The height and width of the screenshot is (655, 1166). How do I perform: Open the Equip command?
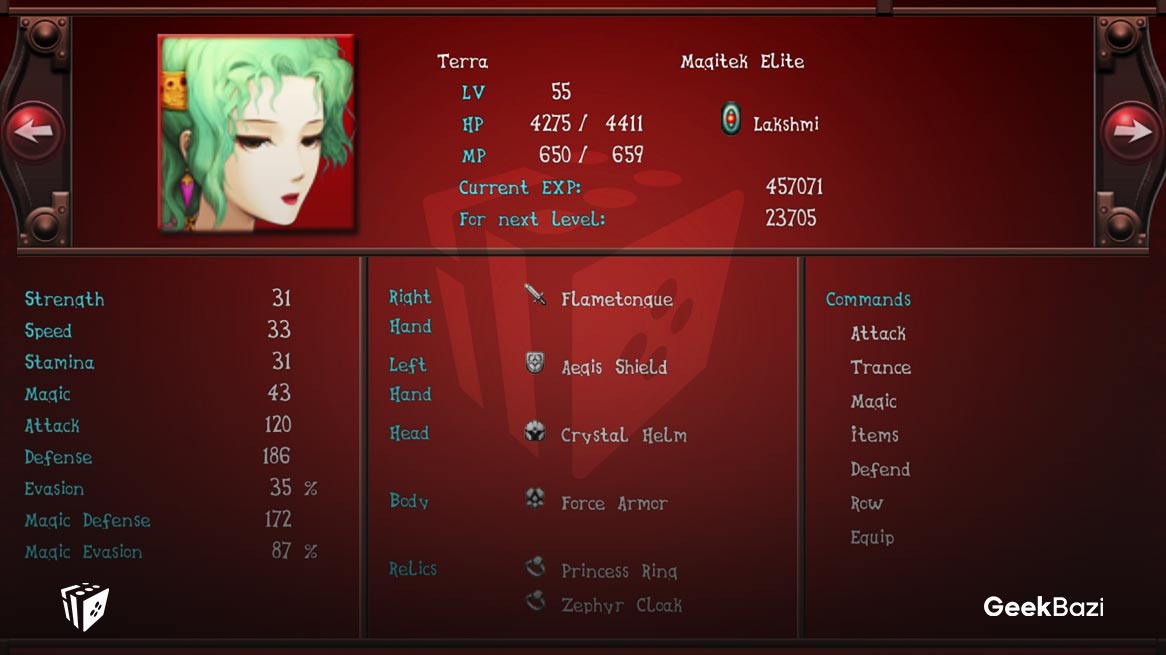pos(872,537)
